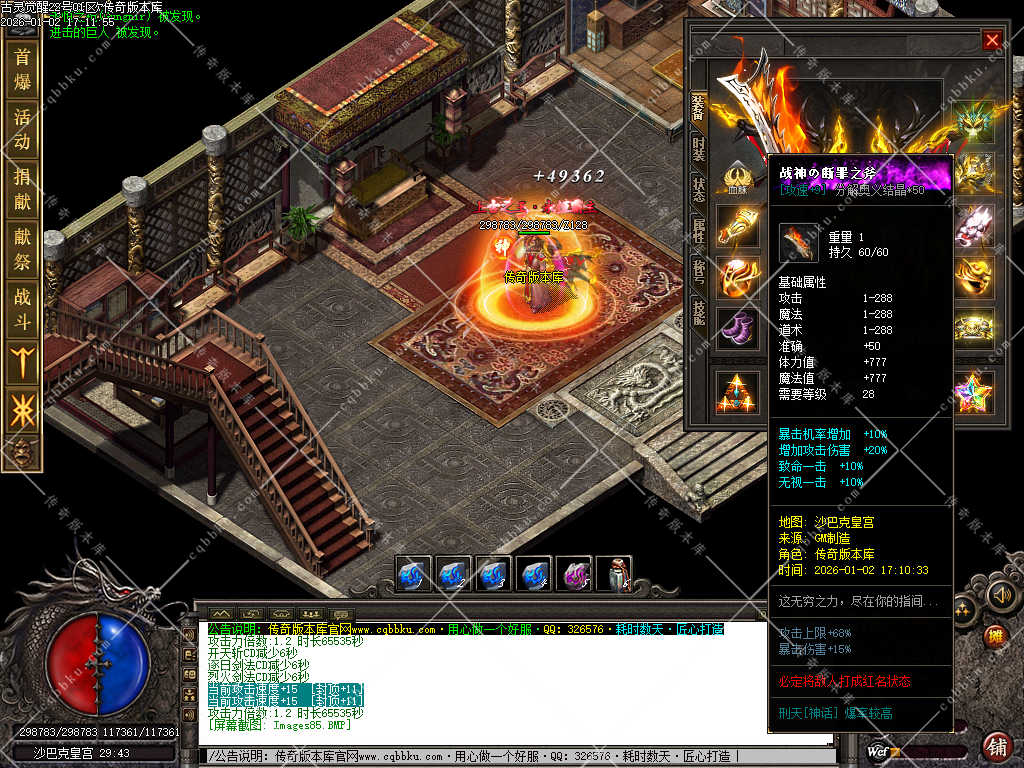
Task: Select the rainbow star gem slot
Action: point(972,392)
